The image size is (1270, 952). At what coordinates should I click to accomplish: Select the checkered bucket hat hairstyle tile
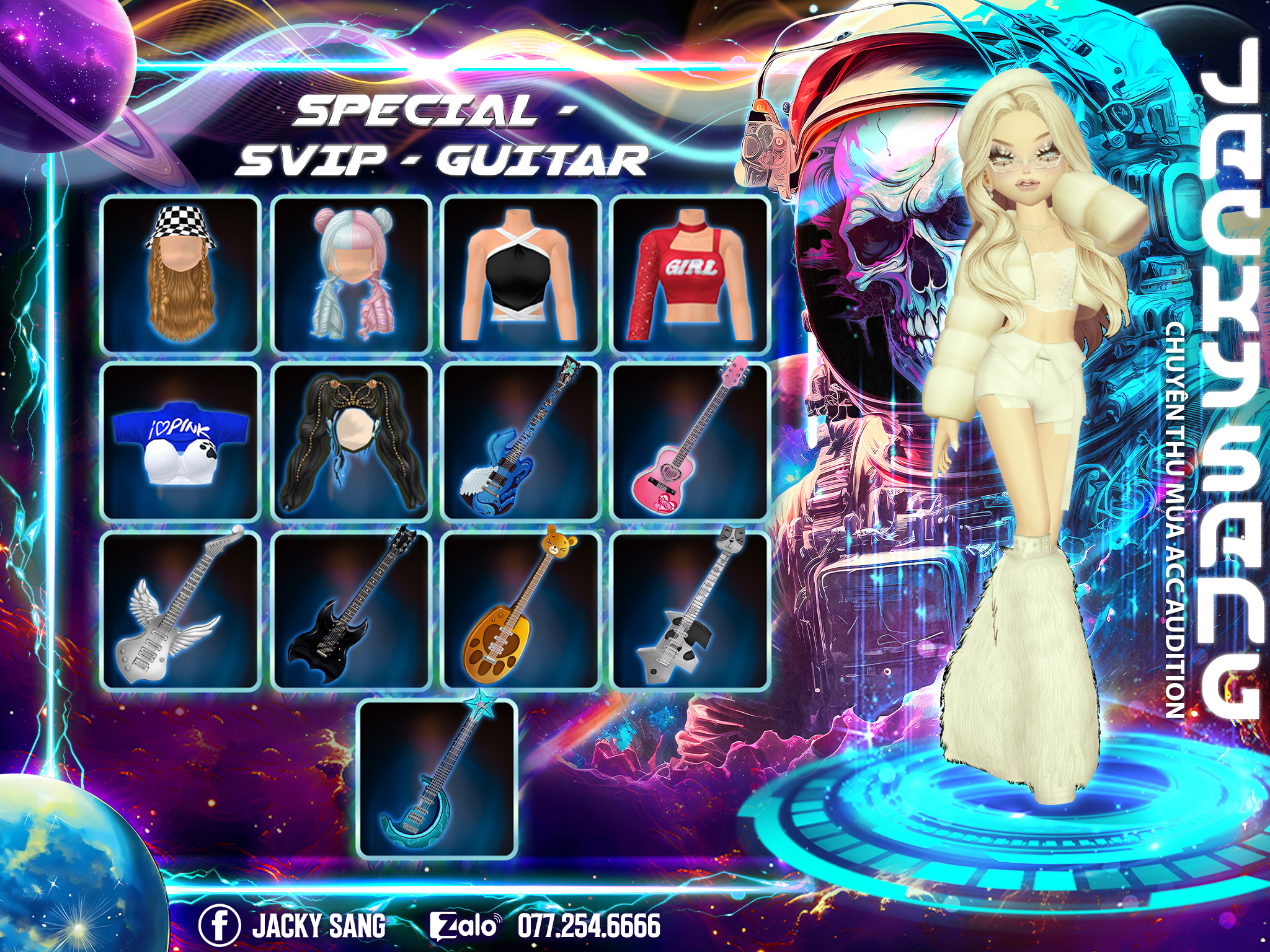click(x=181, y=276)
